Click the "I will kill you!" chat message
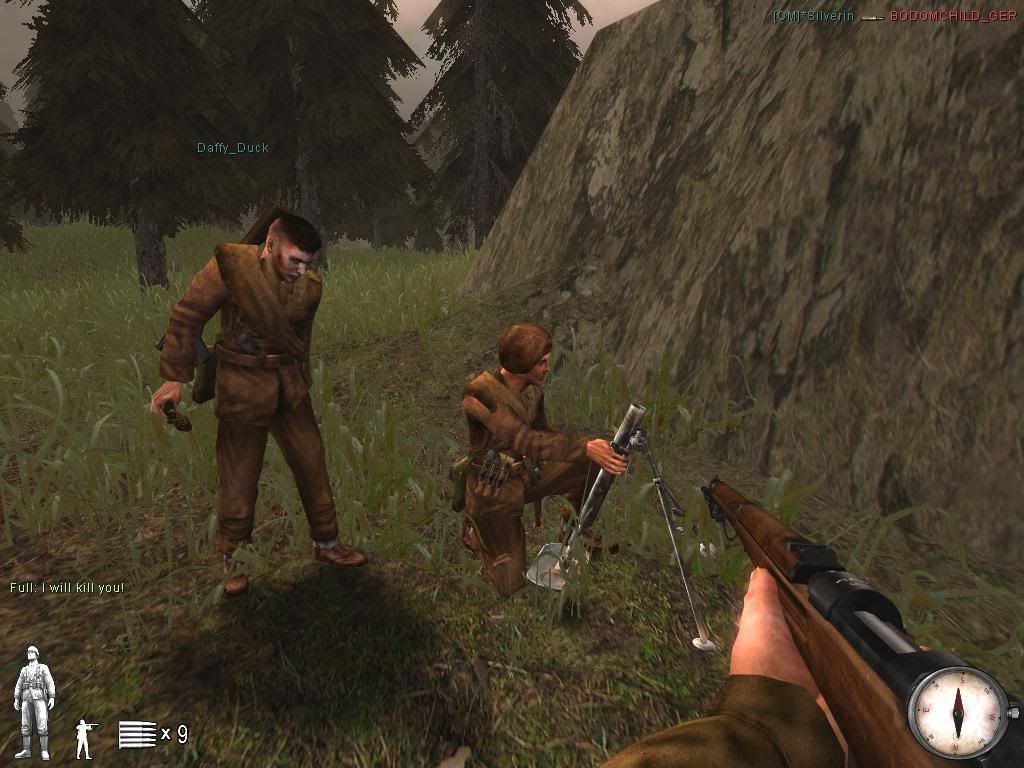Image resolution: width=1024 pixels, height=768 pixels. pyautogui.click(x=67, y=587)
